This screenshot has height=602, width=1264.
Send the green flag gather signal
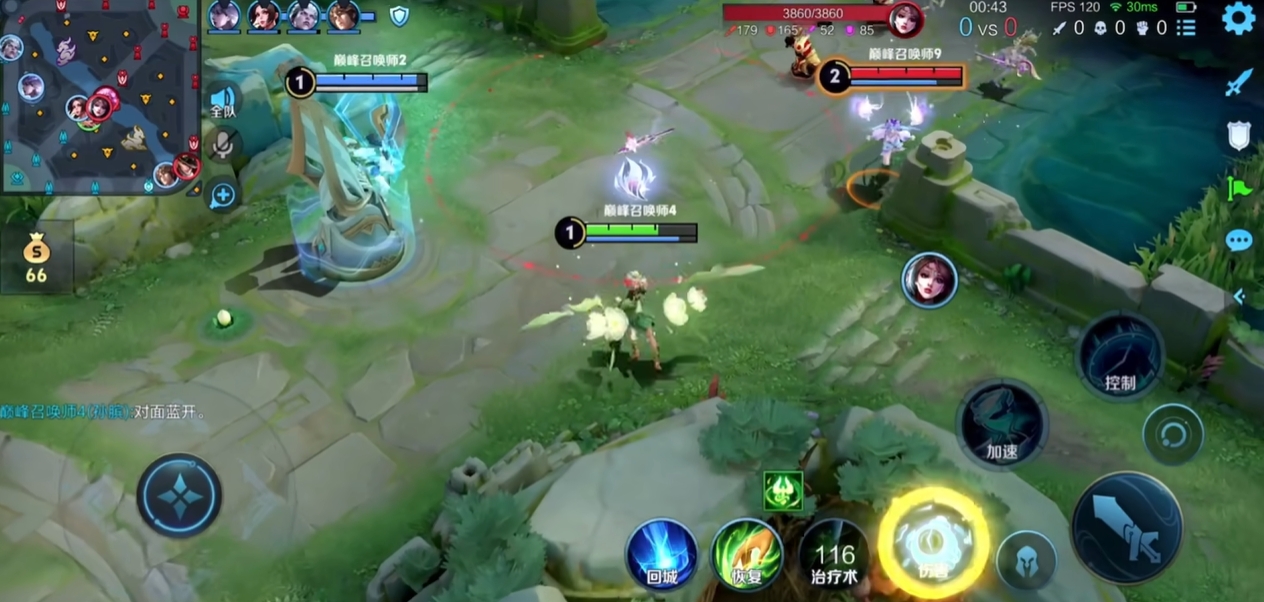coord(1239,188)
